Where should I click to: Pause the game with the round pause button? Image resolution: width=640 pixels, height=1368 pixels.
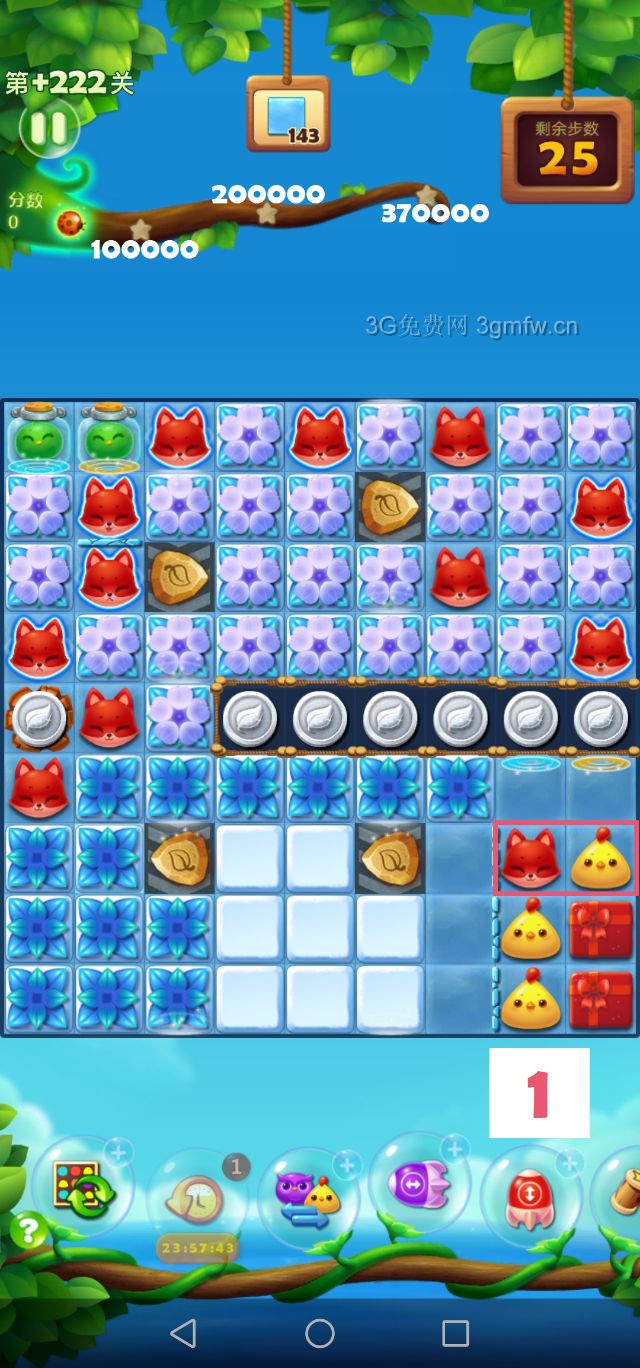point(47,127)
